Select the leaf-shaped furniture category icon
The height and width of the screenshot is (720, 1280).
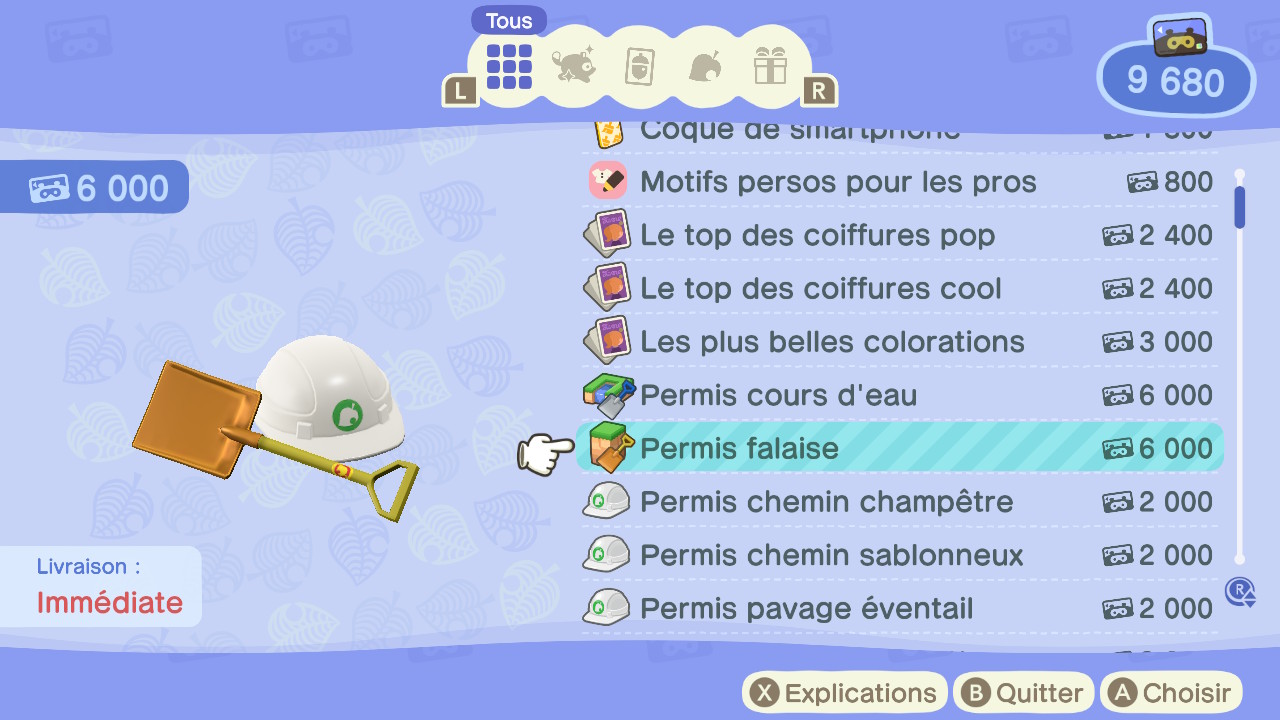coord(705,67)
